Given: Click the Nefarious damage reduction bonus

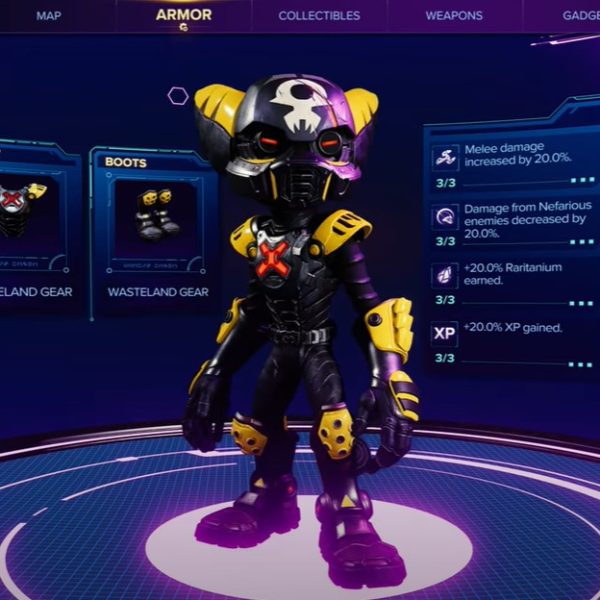Looking at the screenshot, I should [512, 224].
